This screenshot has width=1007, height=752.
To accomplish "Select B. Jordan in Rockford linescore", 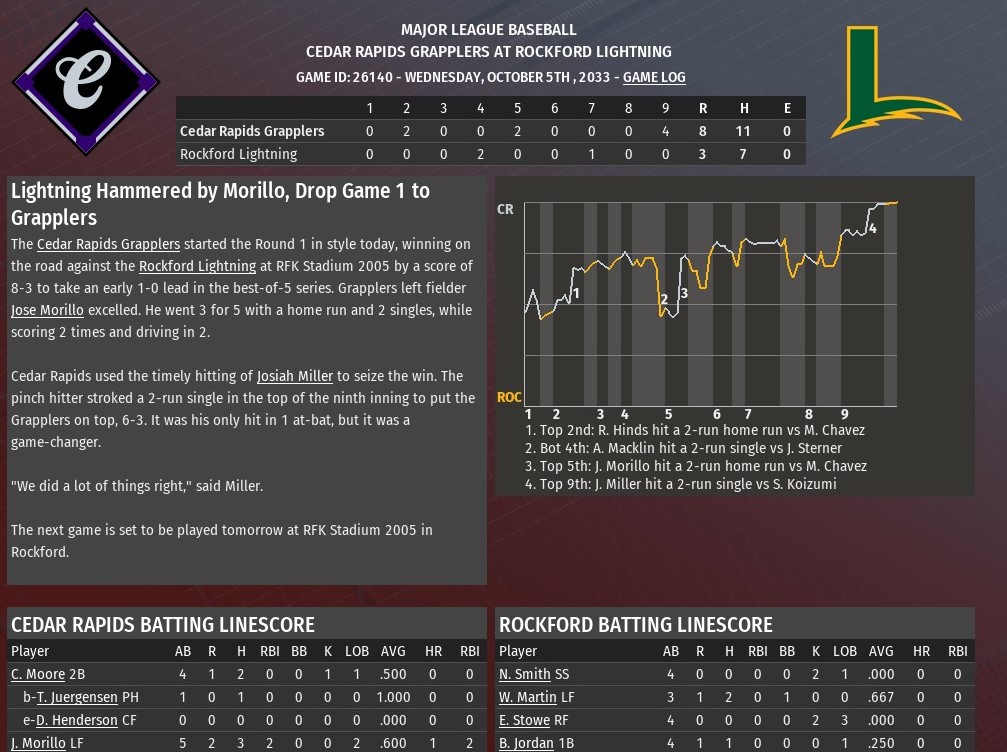I will 529,743.
